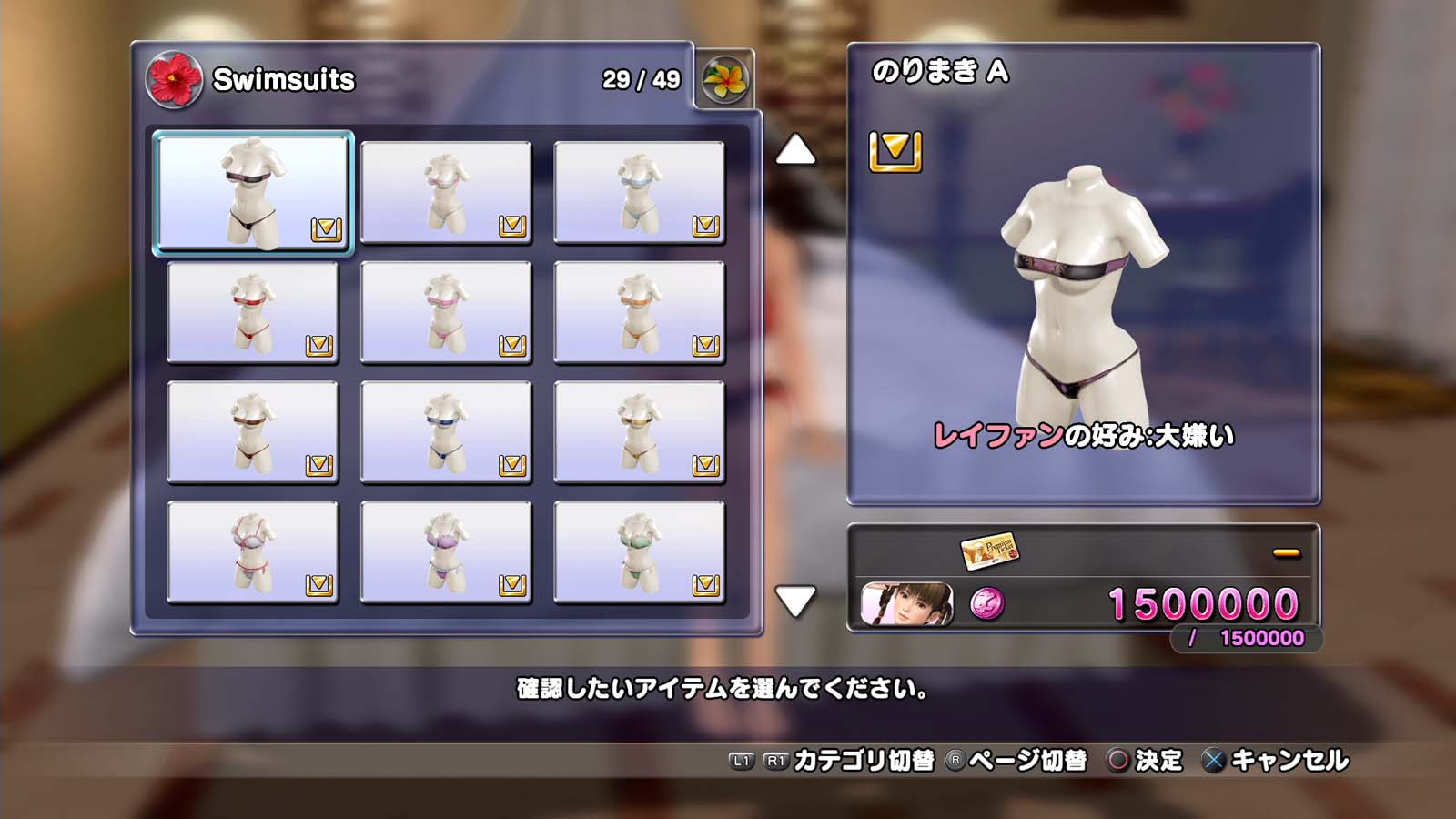Click the white up arrow to page up
The image size is (1456, 819).
(795, 150)
